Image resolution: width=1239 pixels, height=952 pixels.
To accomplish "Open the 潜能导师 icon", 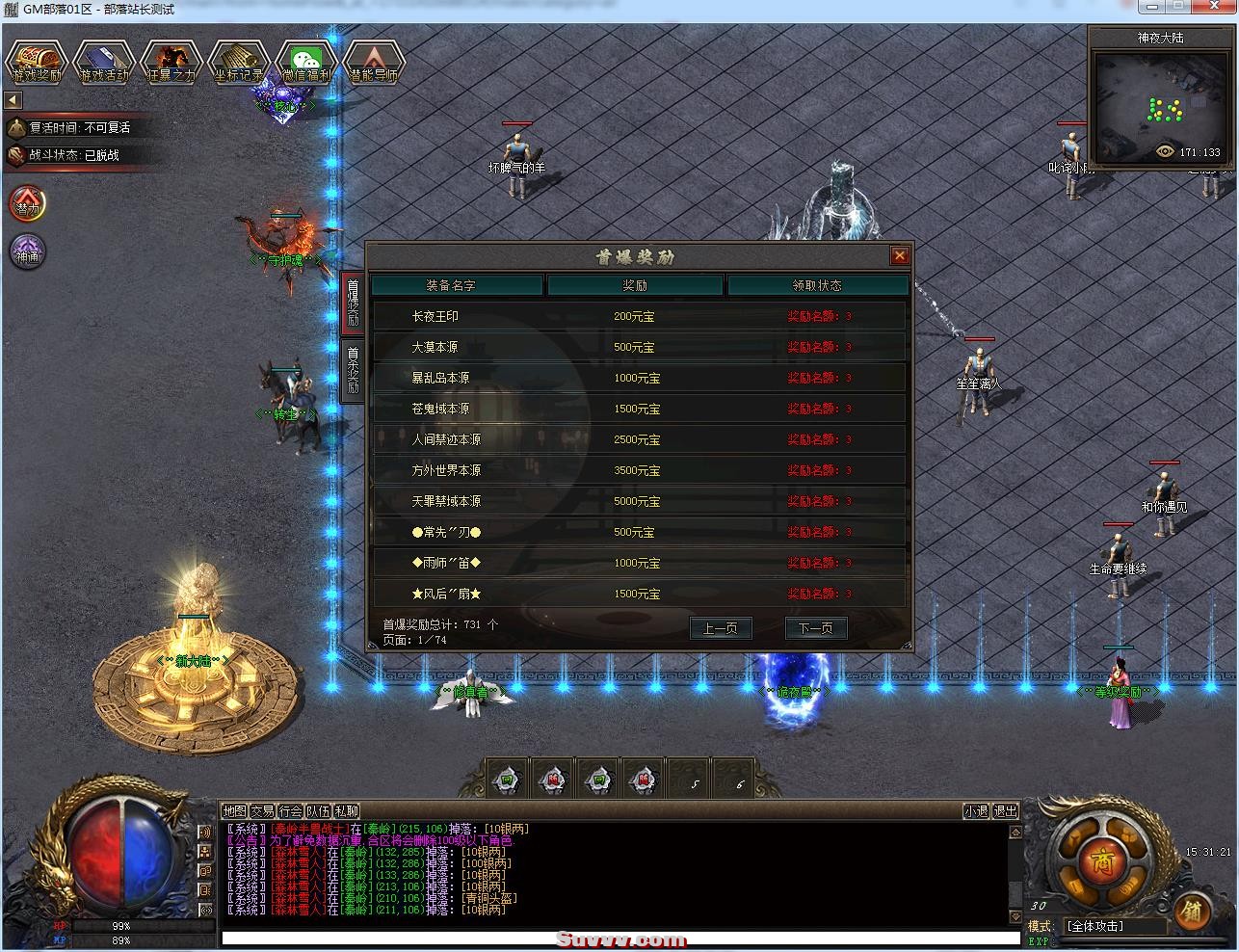I will [374, 63].
